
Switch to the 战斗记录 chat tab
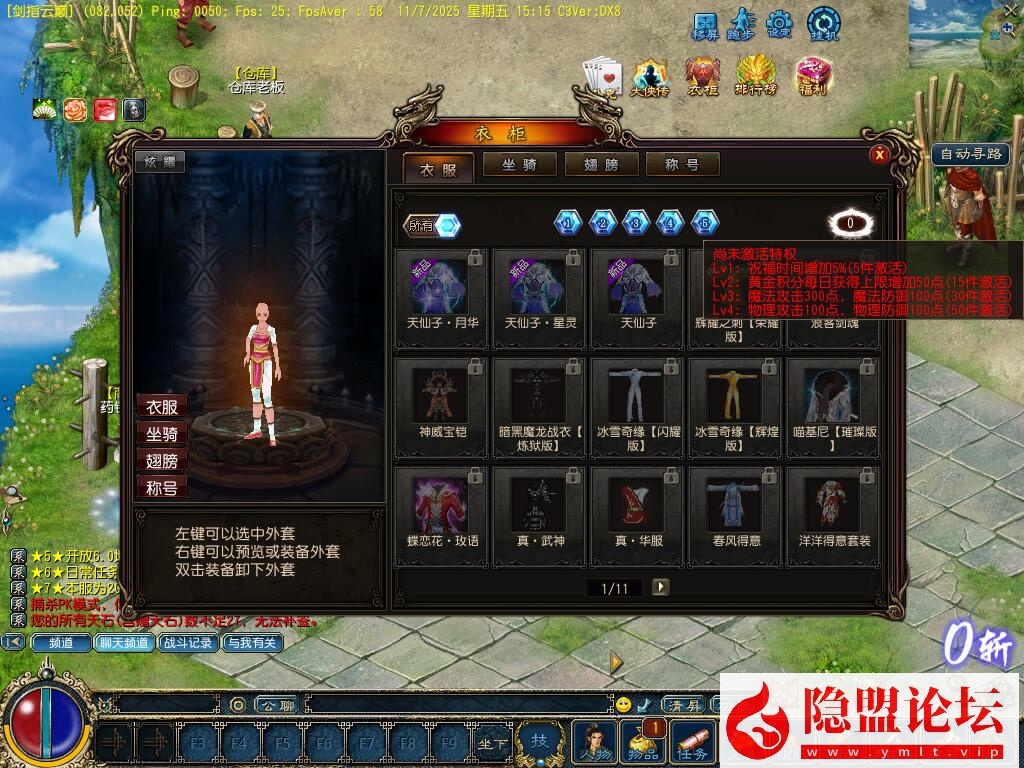coord(188,643)
